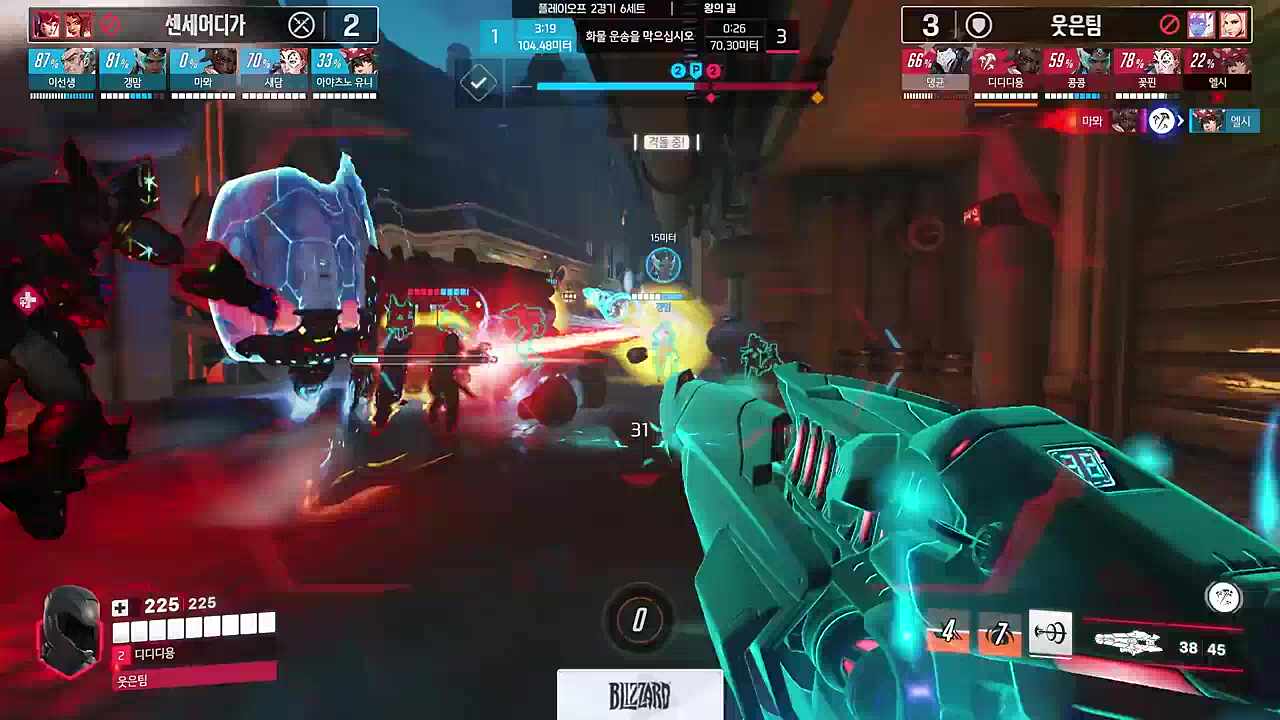Select the weapon silhouette next to ammo counter

pos(1130,645)
